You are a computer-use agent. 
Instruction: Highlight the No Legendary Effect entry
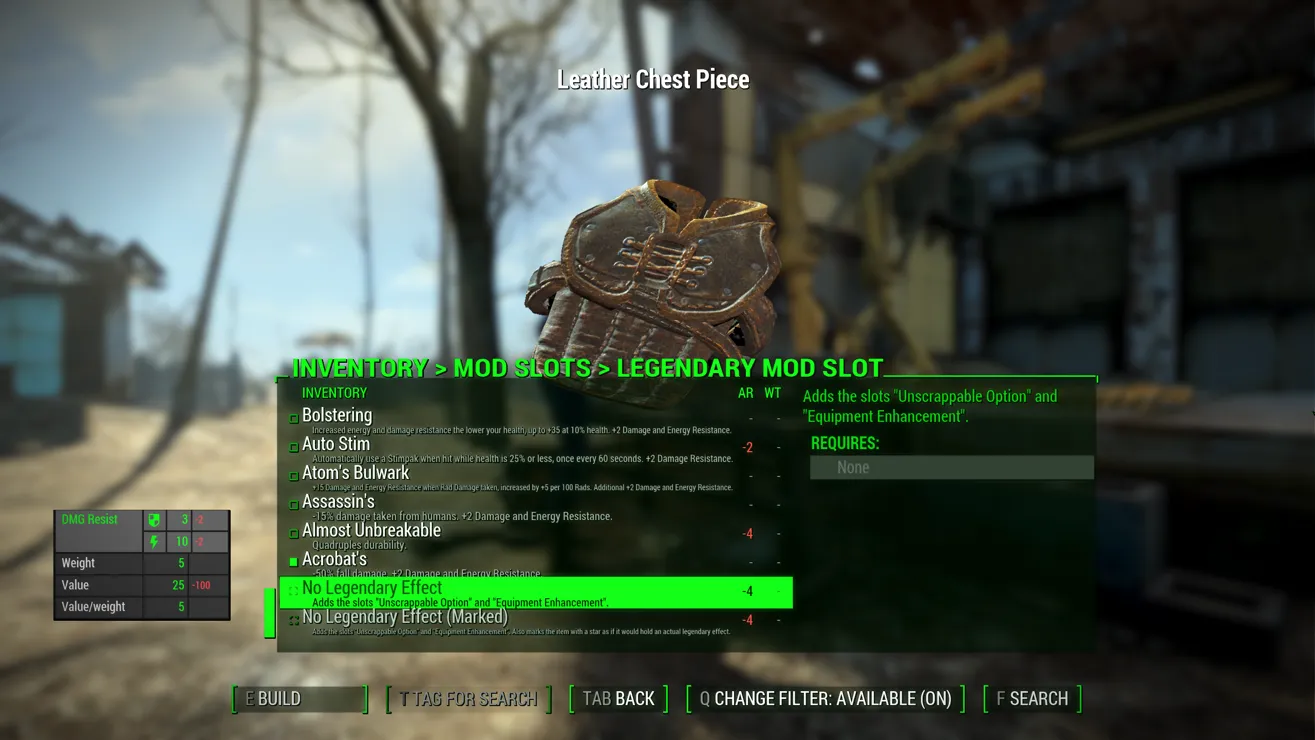(372, 589)
